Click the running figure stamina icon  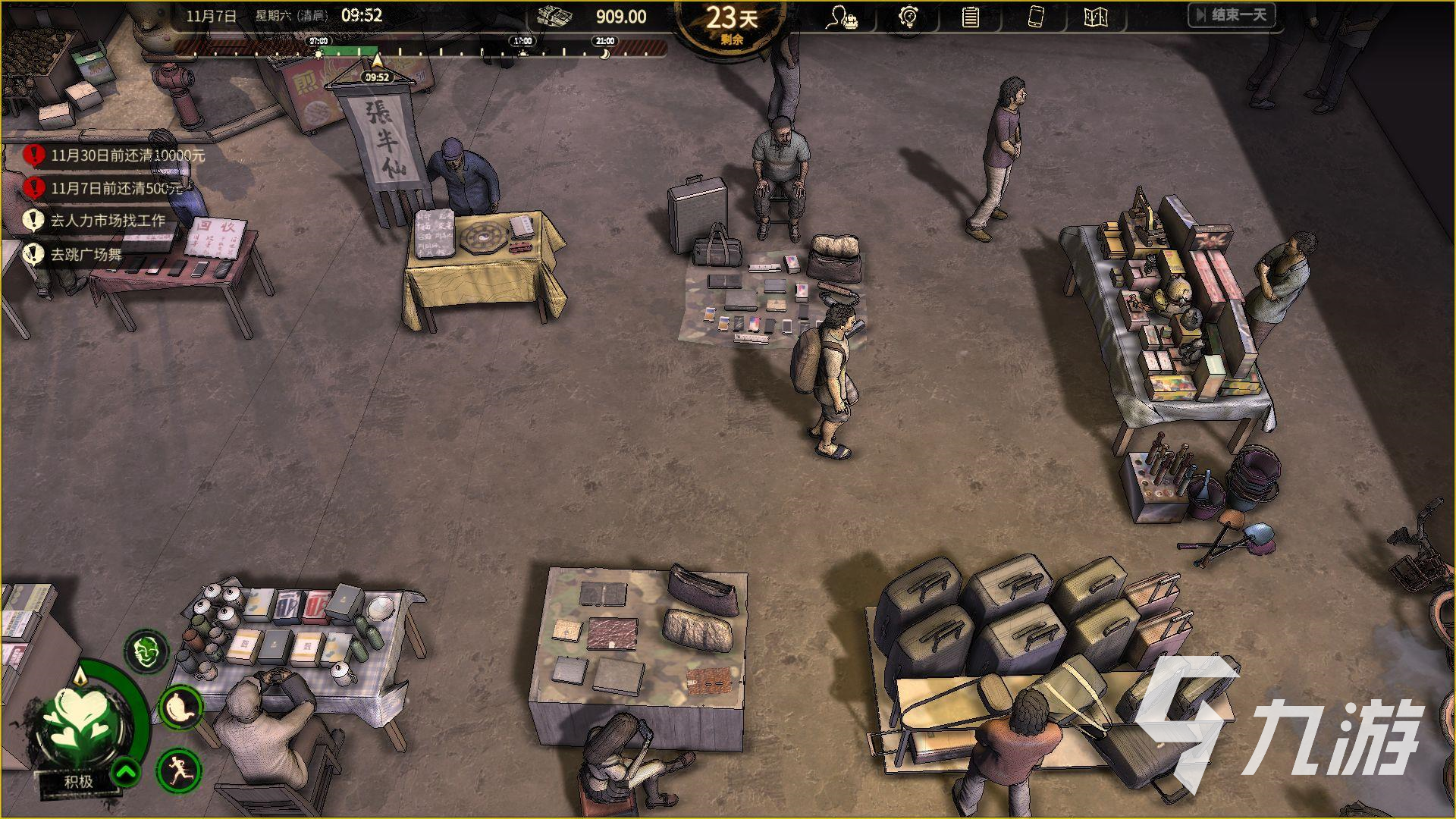tap(179, 769)
